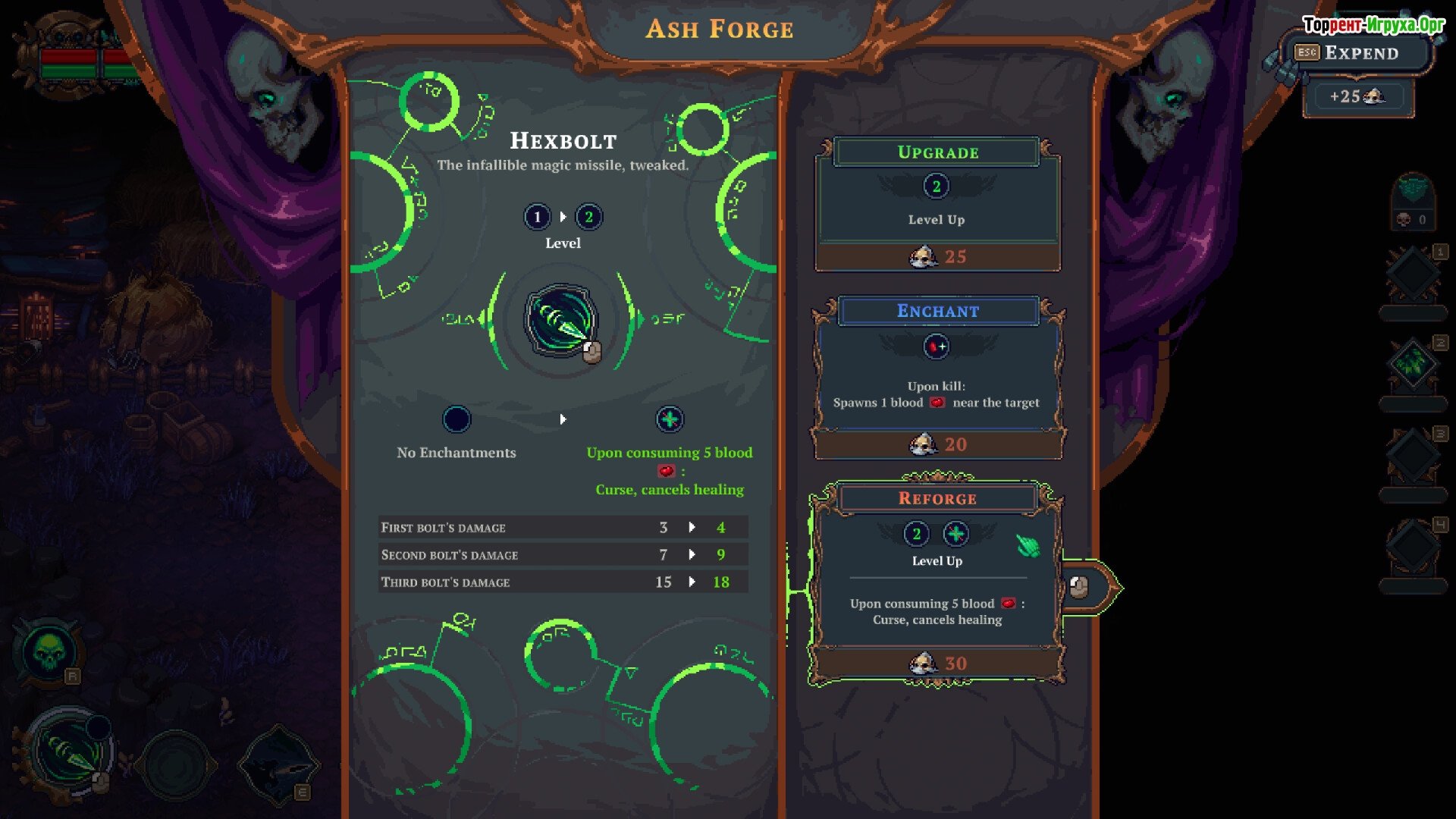The height and width of the screenshot is (819, 1456).
Task: Activate the Hexbolt ability in the hotbar
Action: point(71,752)
